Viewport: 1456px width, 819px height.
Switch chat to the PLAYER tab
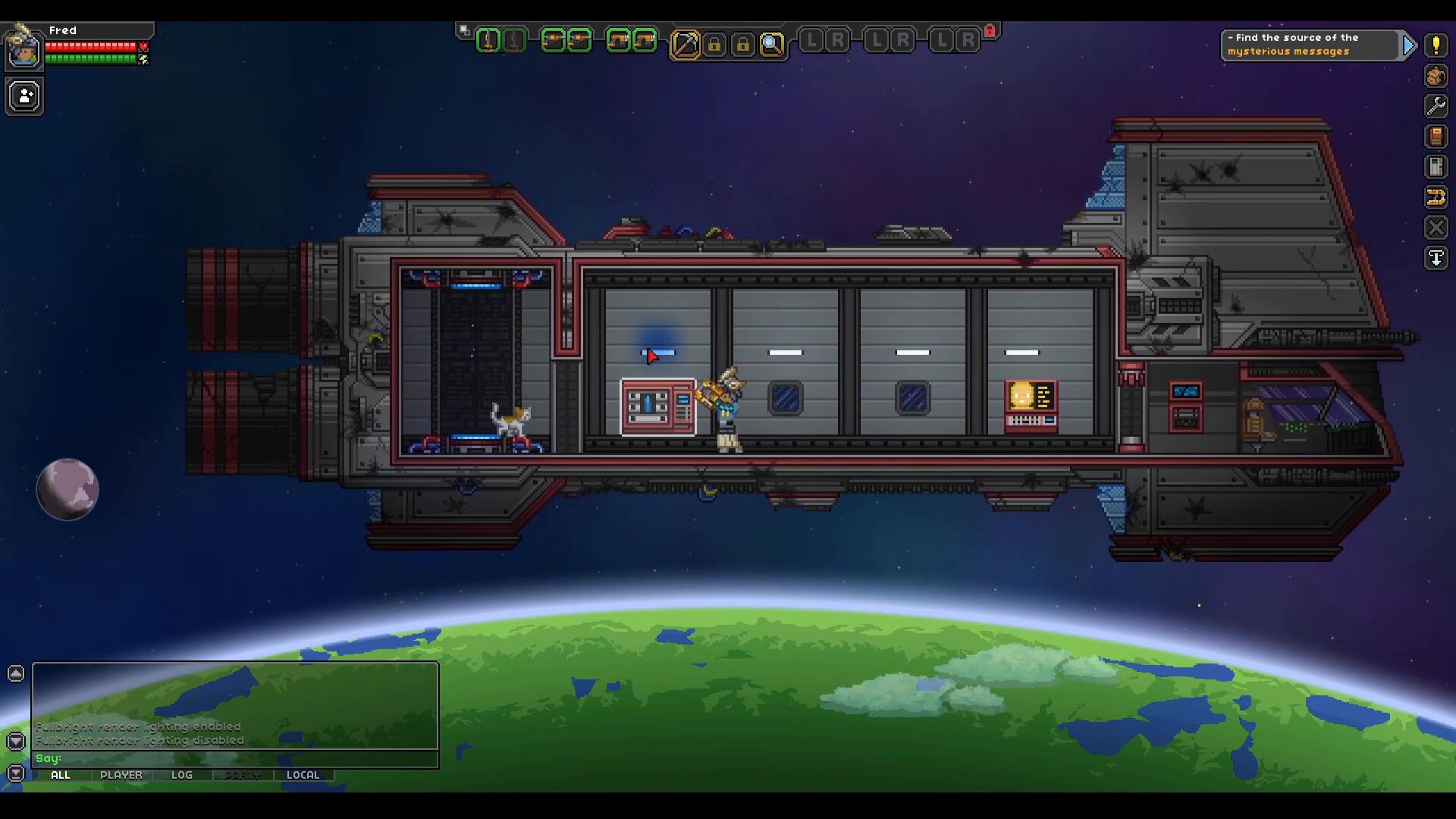[x=121, y=775]
